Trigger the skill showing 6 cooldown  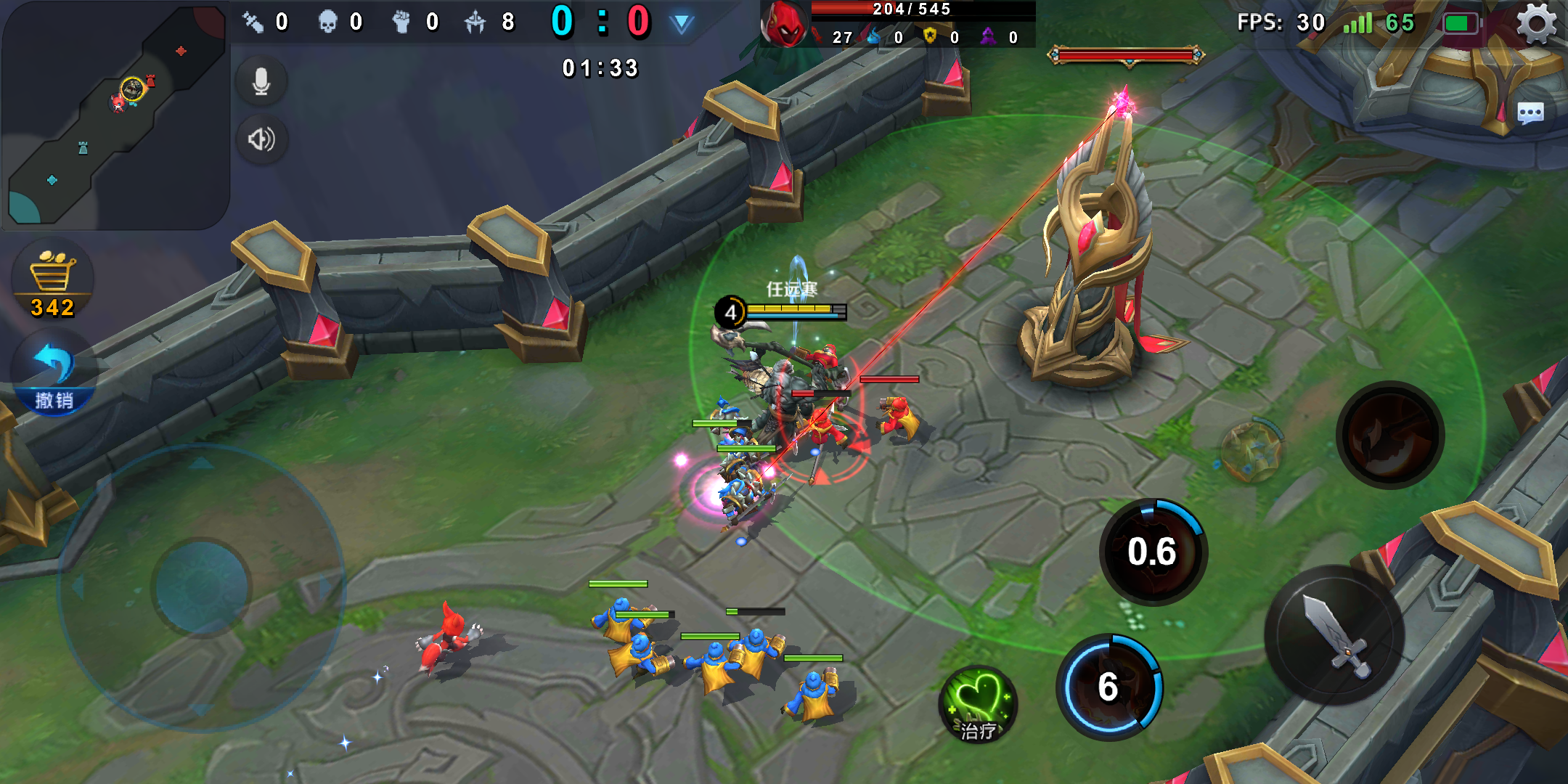click(1109, 687)
